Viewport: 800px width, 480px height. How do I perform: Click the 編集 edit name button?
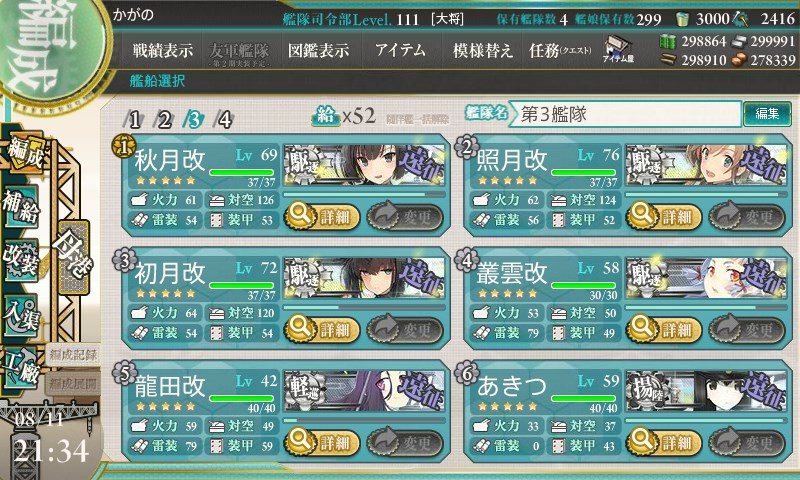click(767, 114)
